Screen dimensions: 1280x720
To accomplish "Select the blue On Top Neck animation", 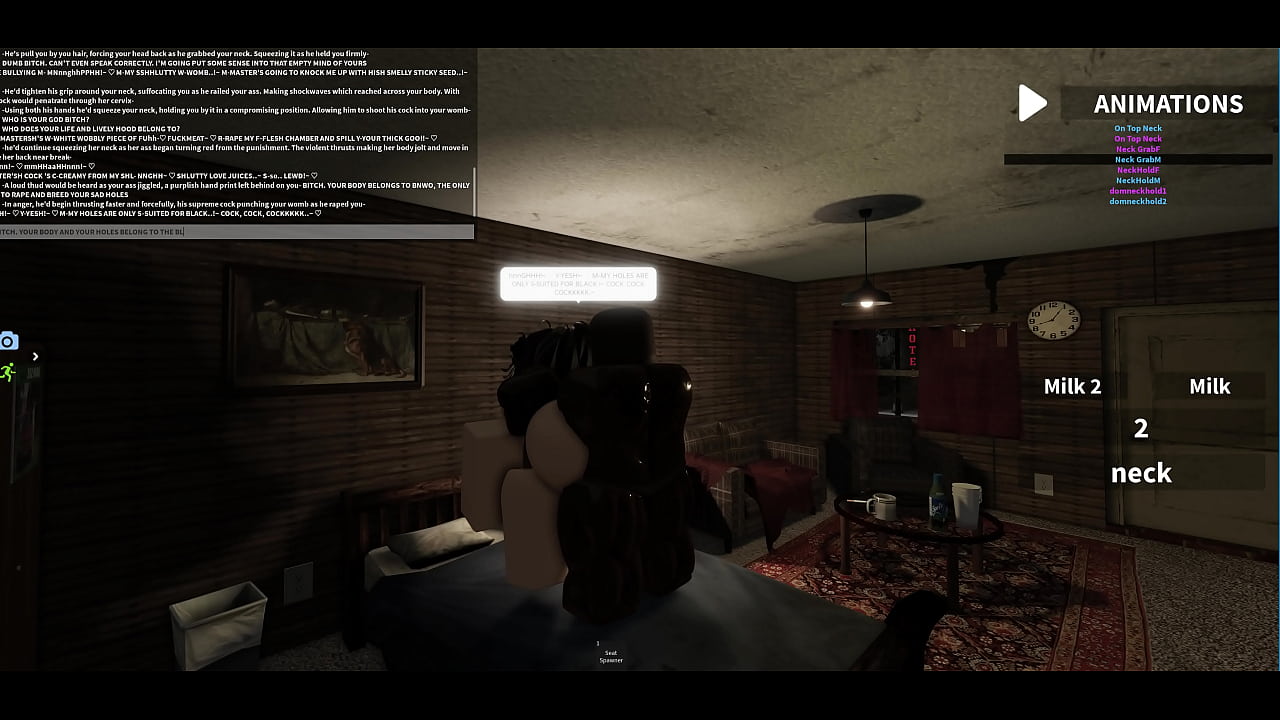I will pyautogui.click(x=1138, y=128).
